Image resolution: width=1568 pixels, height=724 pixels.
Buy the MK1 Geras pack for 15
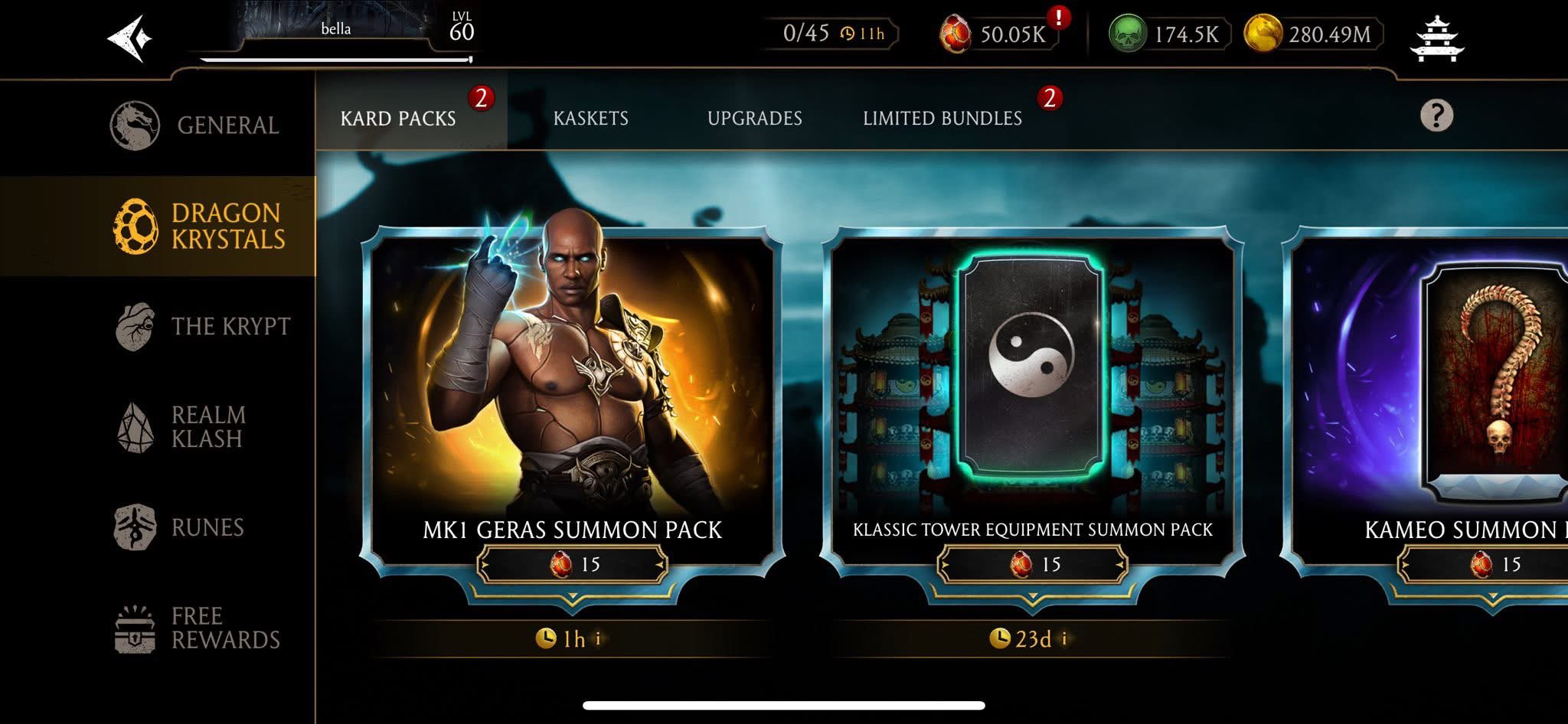[573, 565]
